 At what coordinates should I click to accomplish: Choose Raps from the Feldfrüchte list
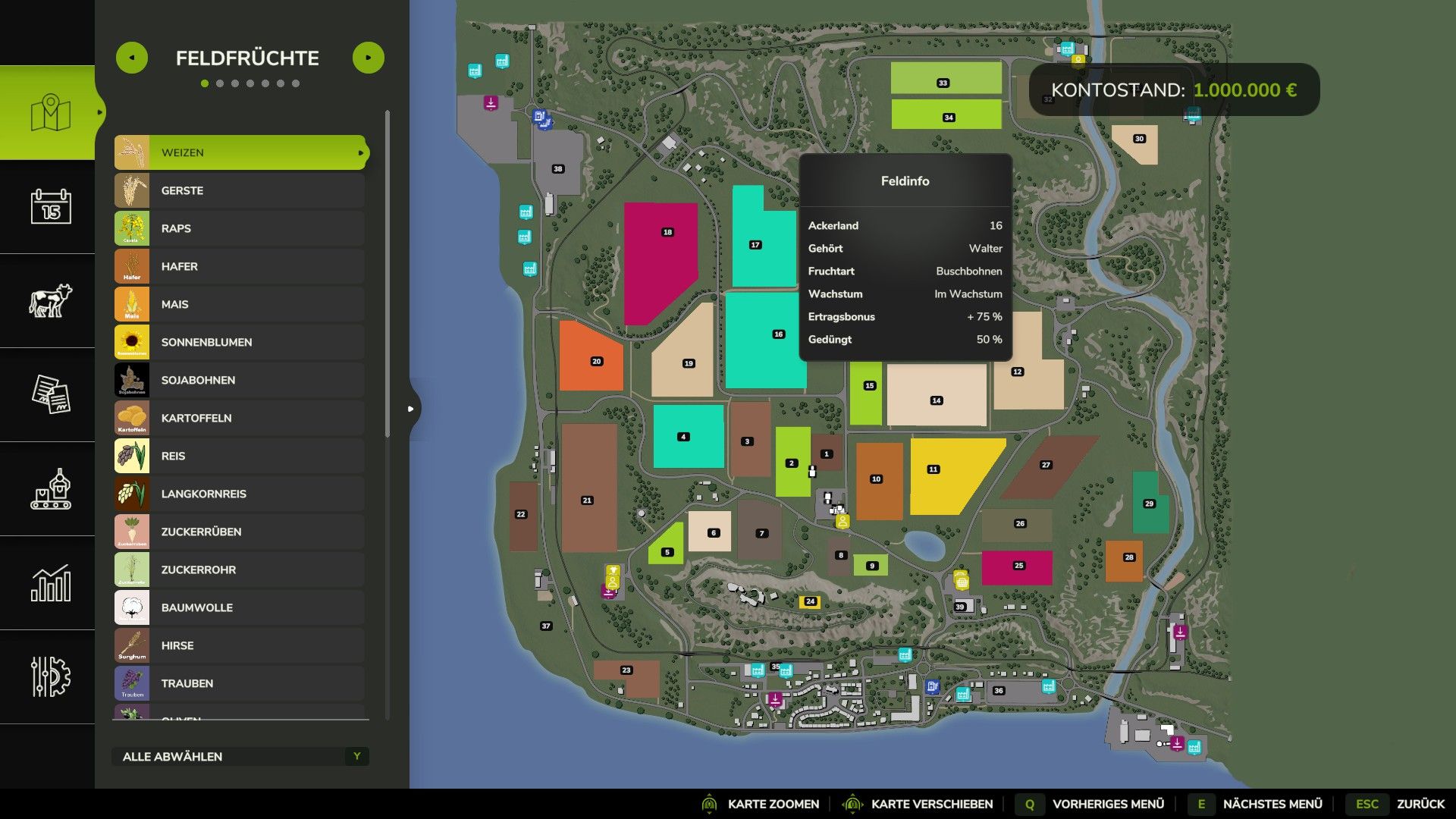pos(240,228)
